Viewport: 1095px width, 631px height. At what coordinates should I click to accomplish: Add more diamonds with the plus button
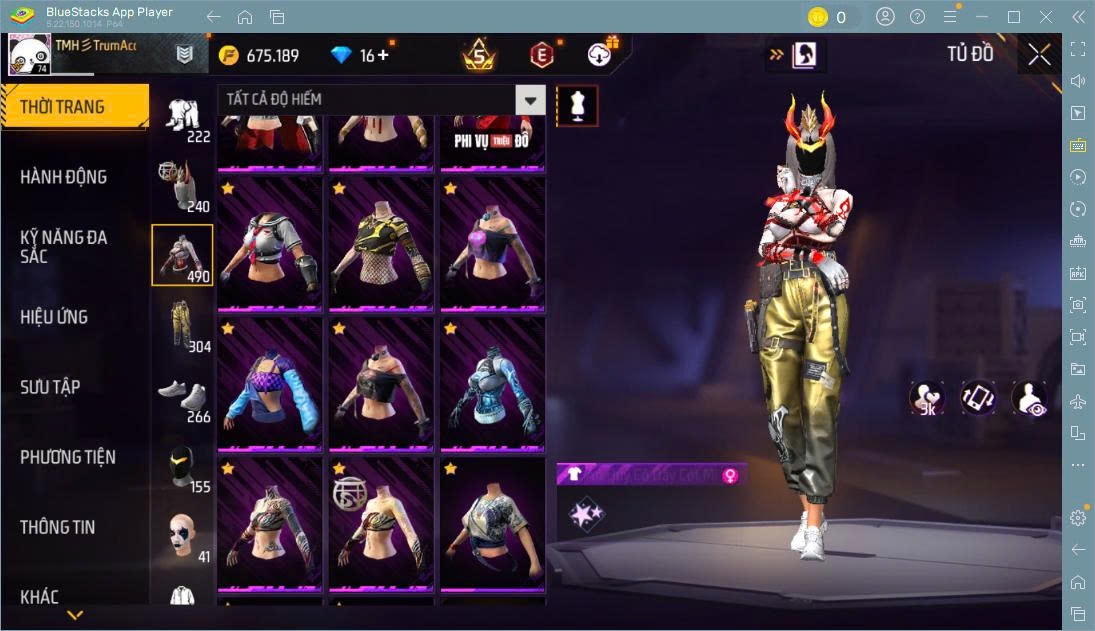[383, 55]
